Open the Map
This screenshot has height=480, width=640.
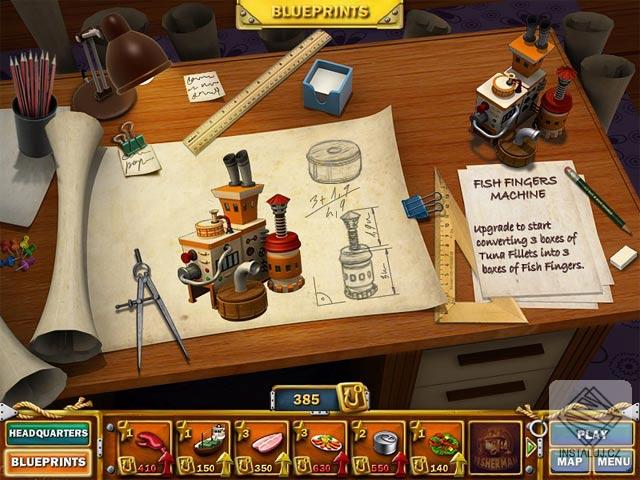[570, 461]
